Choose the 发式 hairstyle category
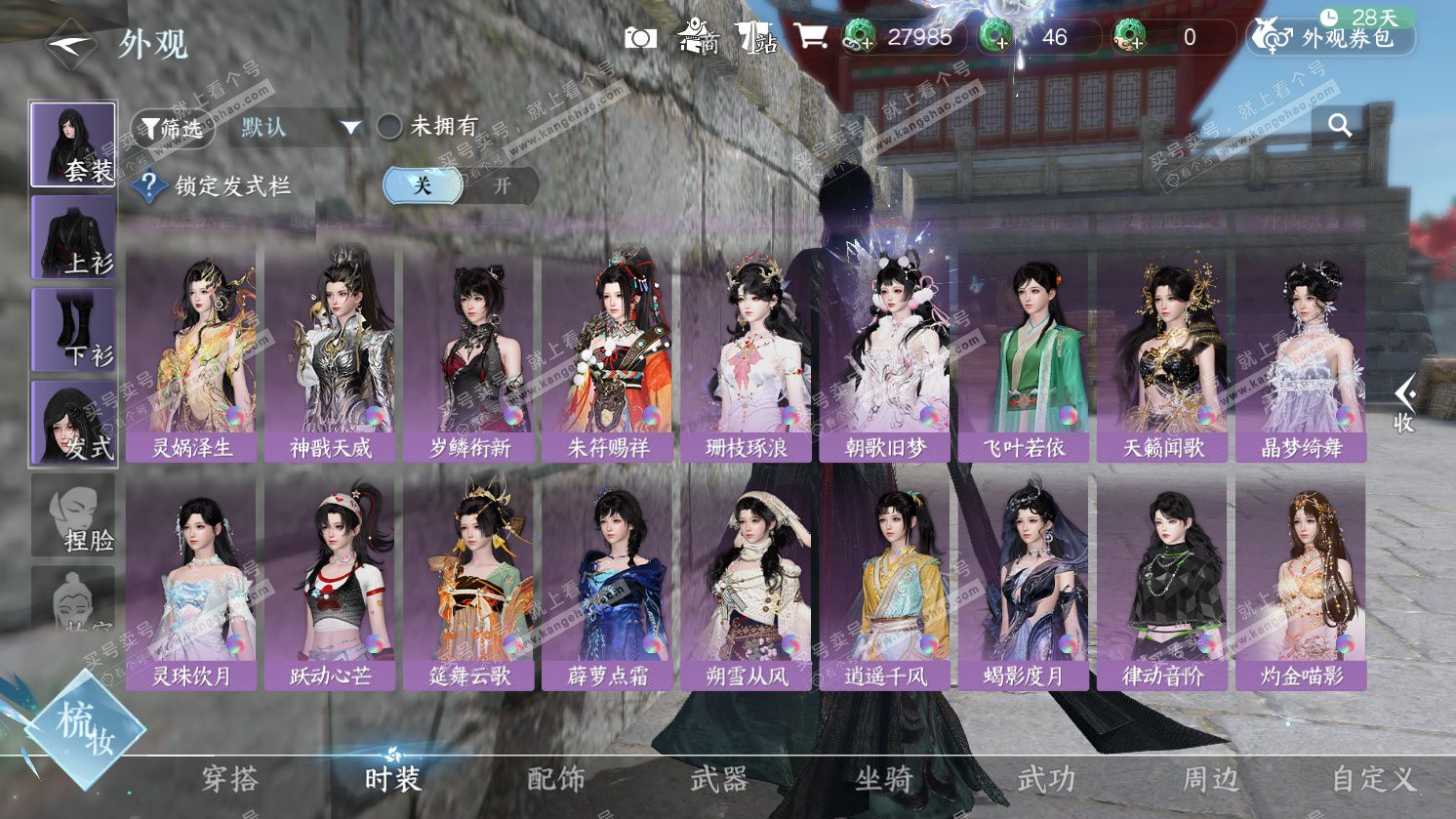Viewport: 1456px width, 819px height. tap(73, 423)
